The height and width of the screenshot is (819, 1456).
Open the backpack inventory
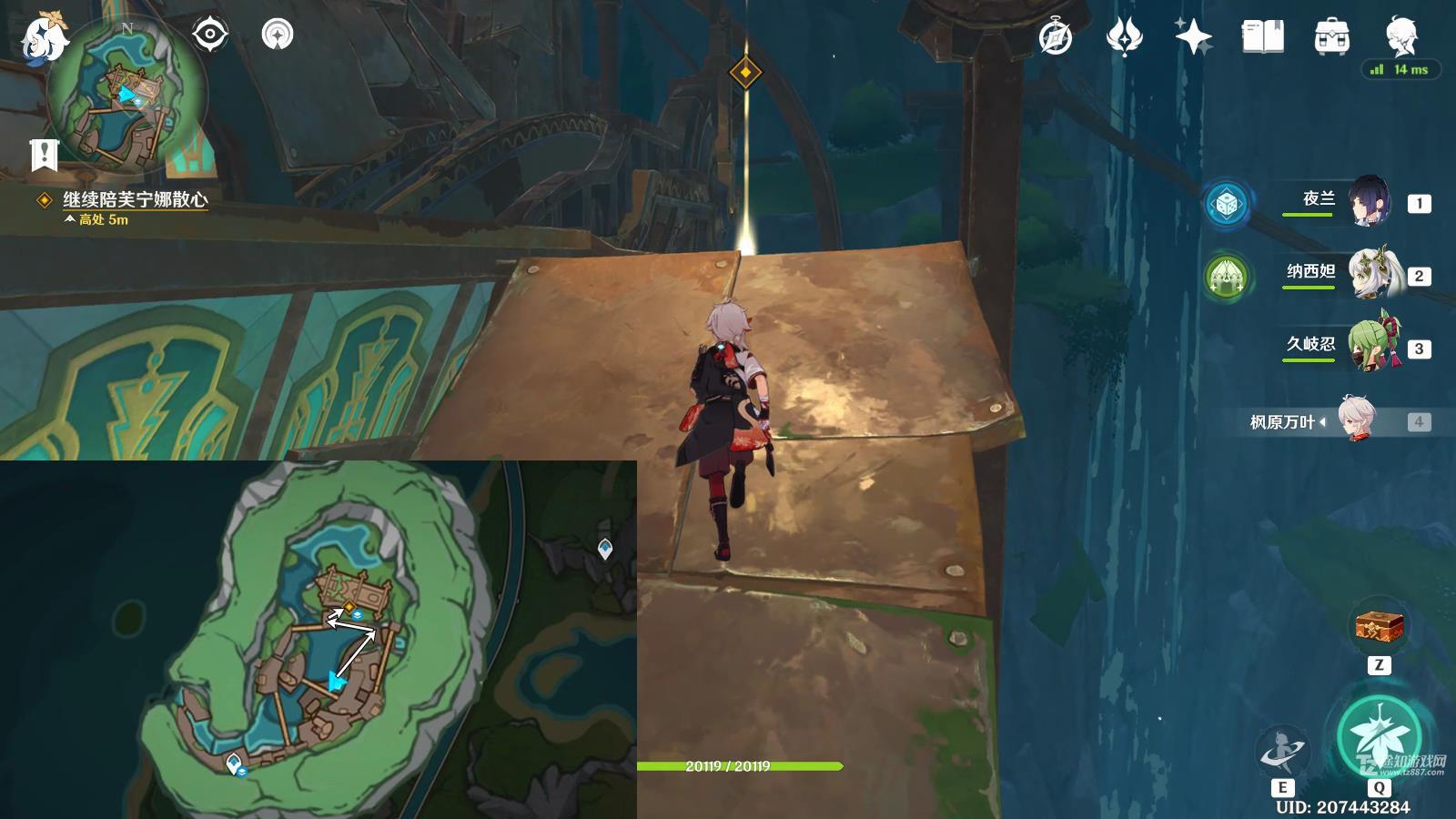pyautogui.click(x=1331, y=37)
